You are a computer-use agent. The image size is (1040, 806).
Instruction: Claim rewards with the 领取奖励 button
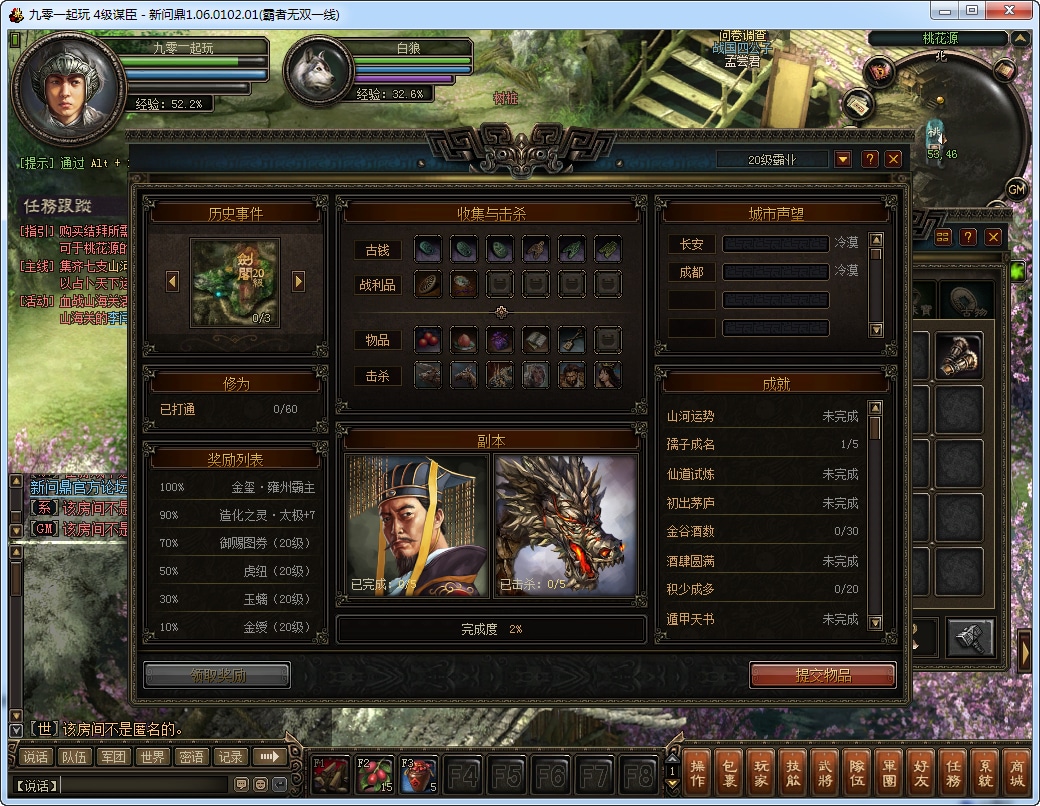217,675
